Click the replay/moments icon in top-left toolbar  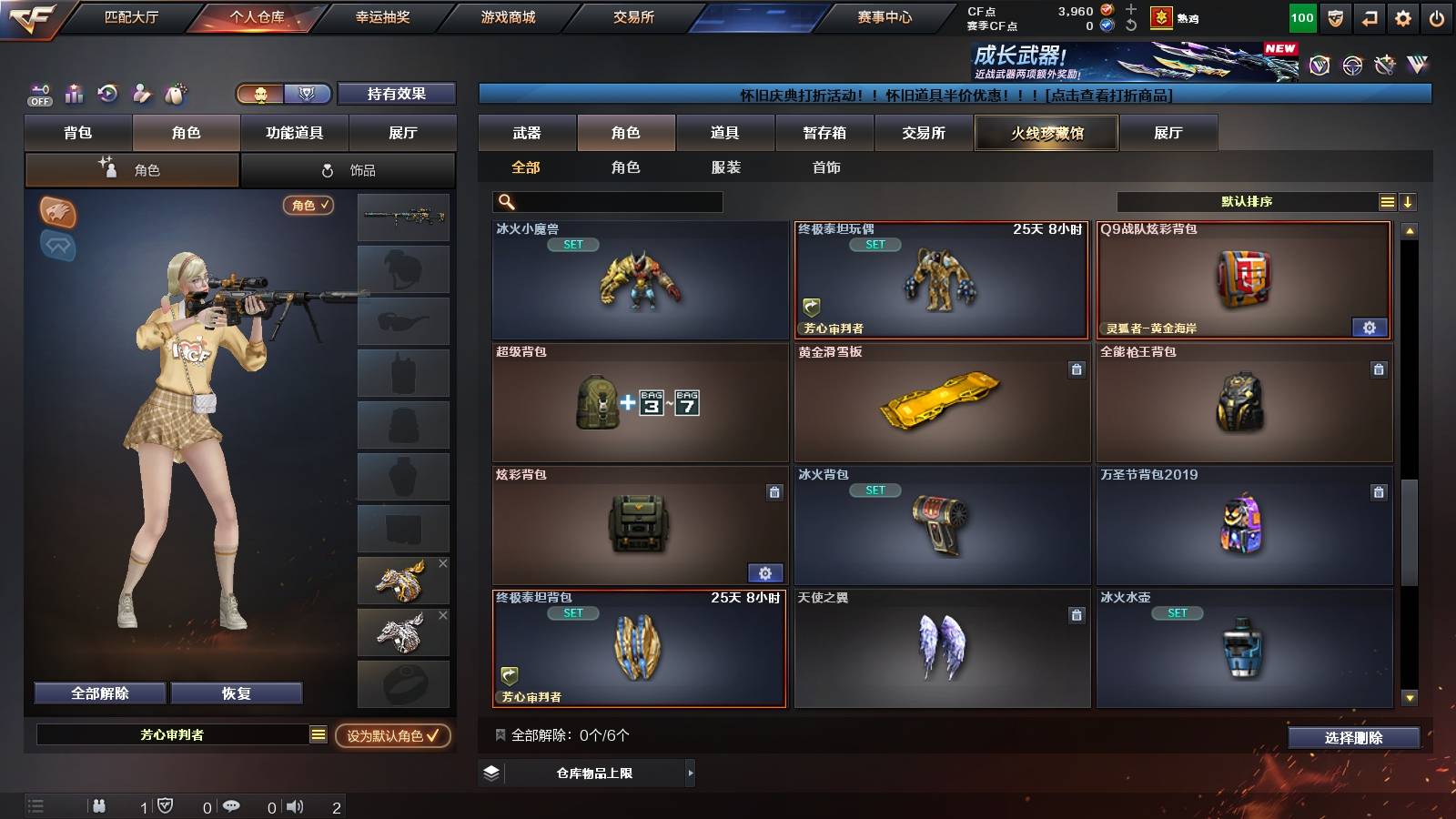tap(107, 94)
